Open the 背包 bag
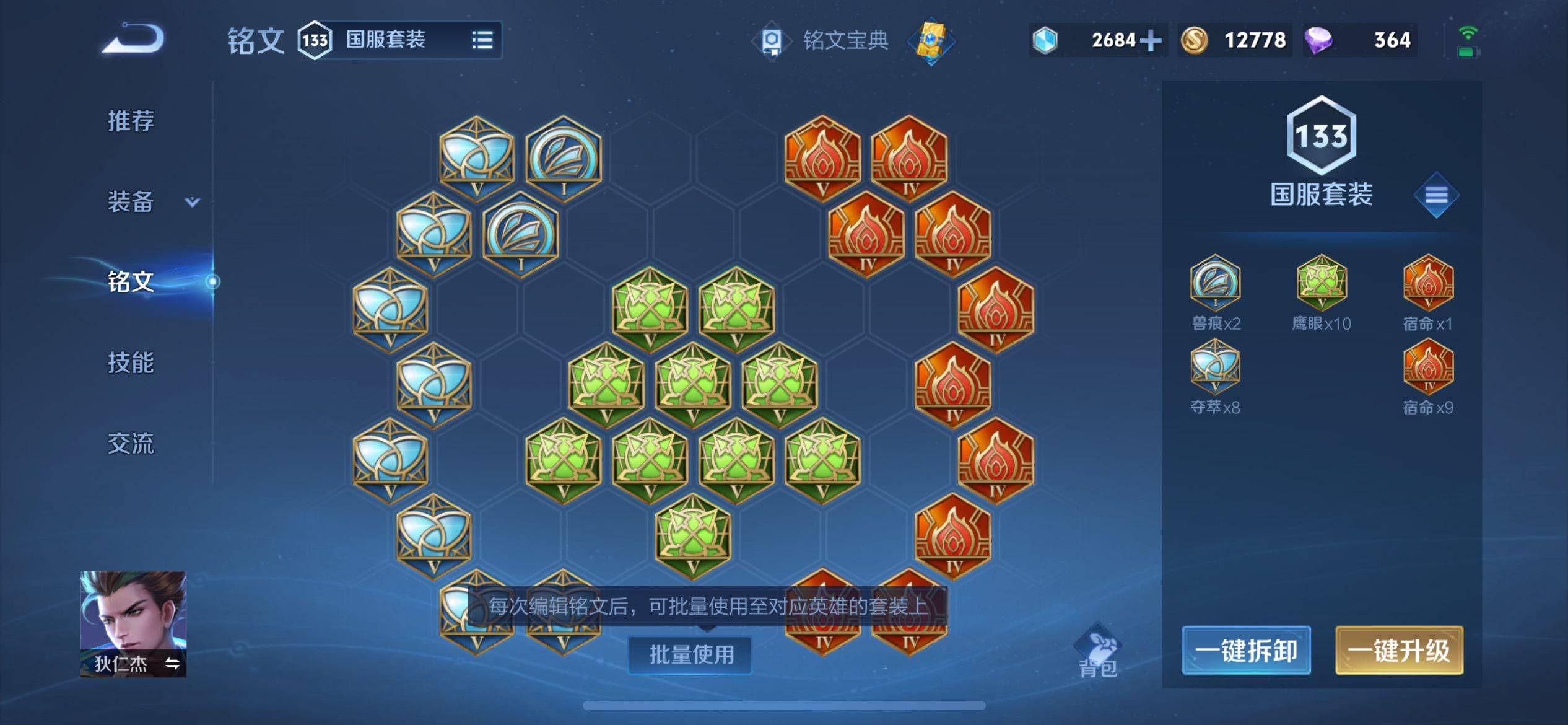 point(1098,651)
